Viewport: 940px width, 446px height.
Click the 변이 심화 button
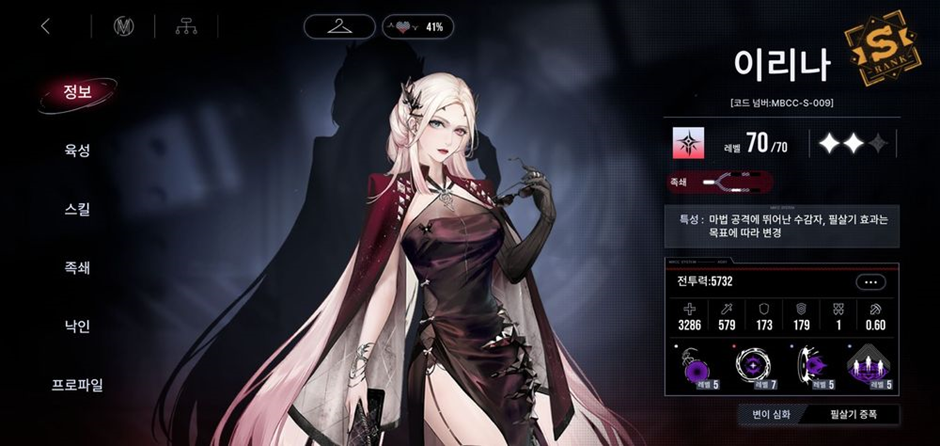pos(763,414)
